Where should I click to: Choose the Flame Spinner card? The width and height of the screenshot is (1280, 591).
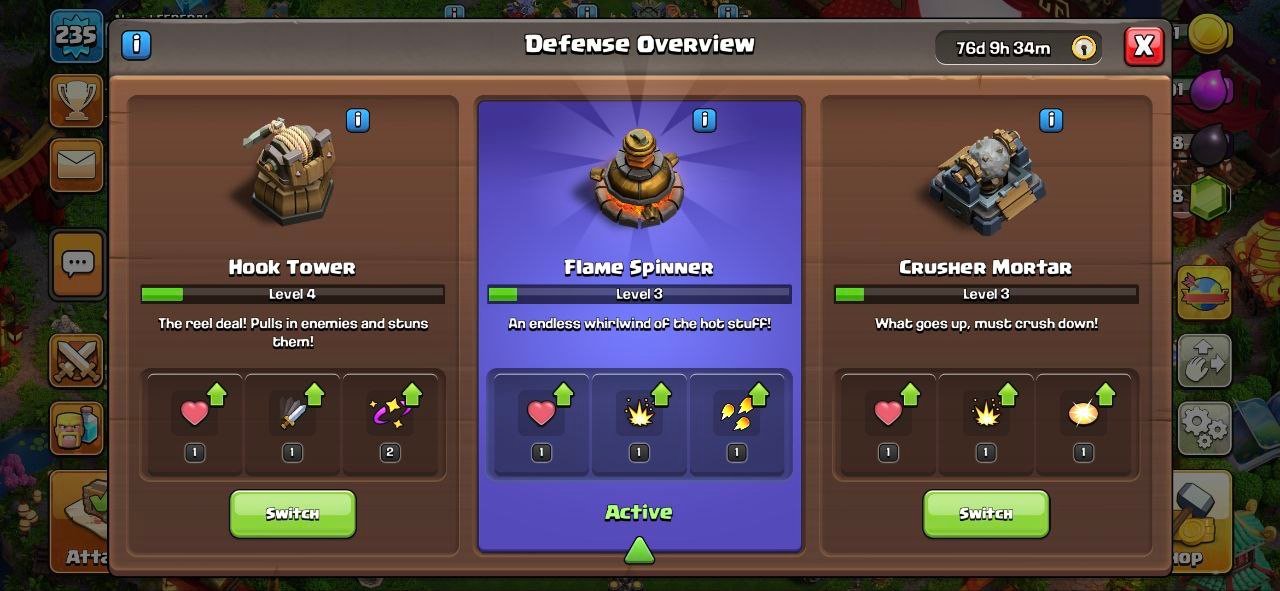coord(639,230)
